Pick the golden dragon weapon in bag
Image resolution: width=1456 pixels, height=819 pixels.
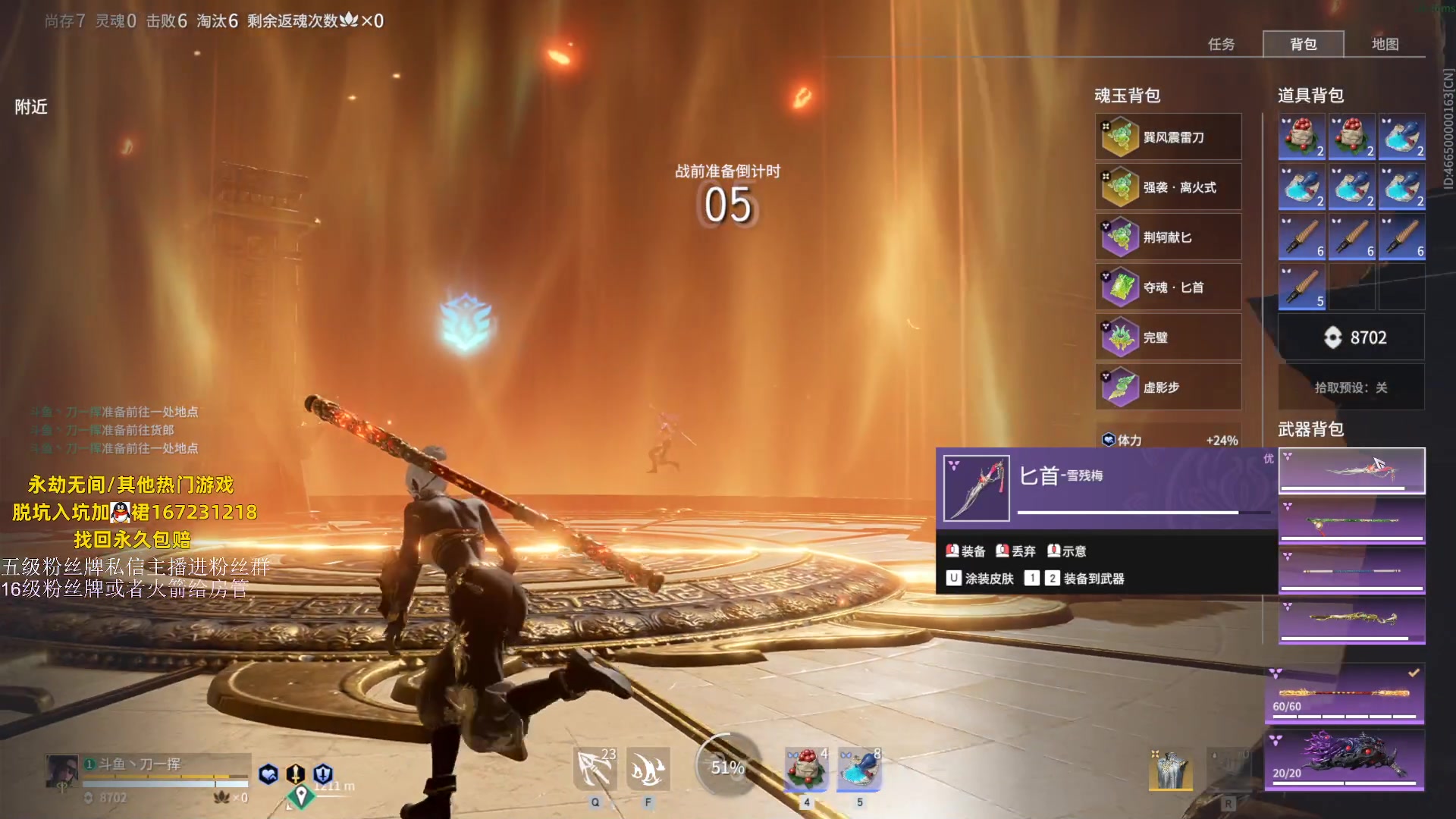pyautogui.click(x=1351, y=620)
